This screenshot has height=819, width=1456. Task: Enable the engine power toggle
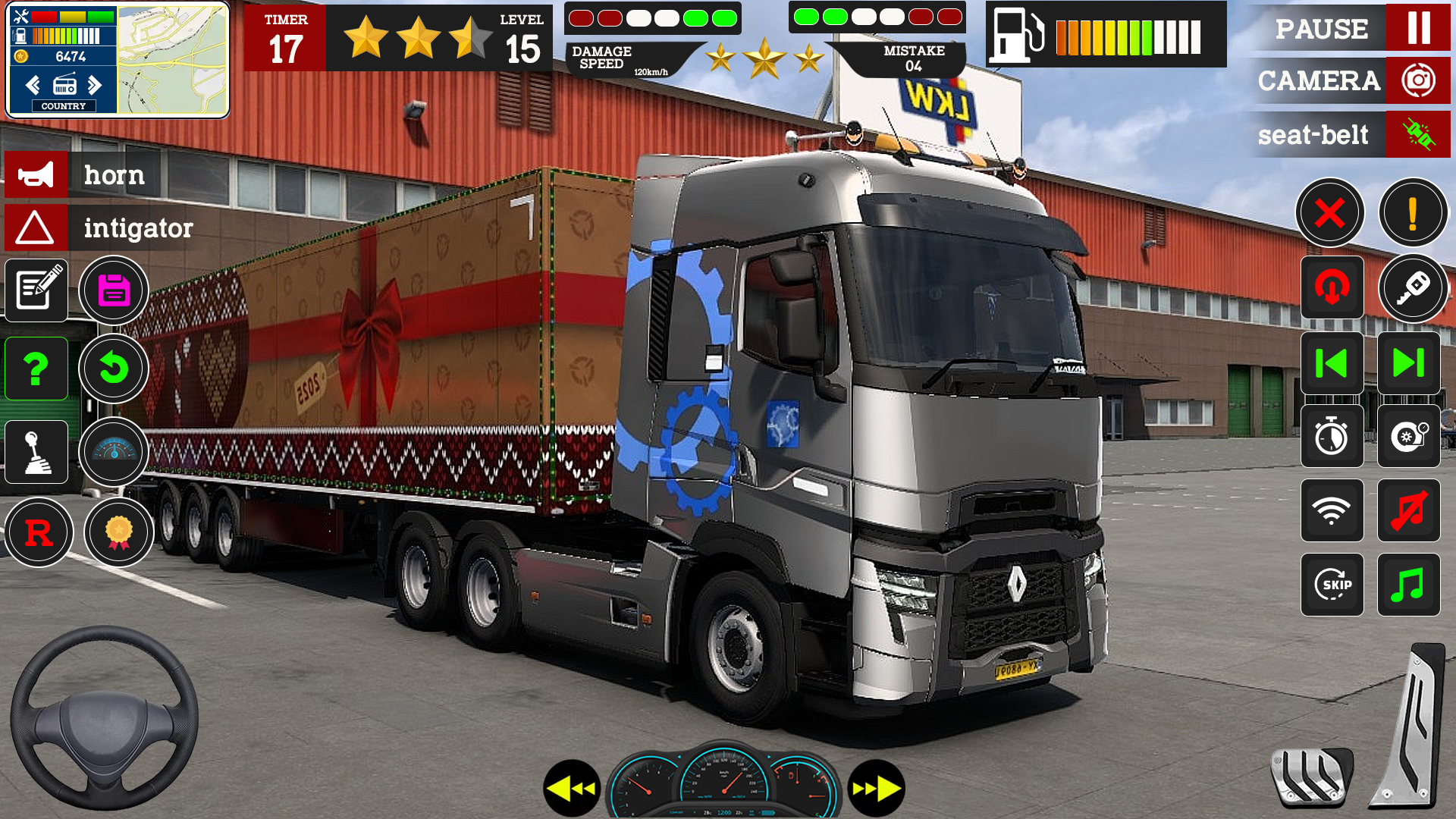point(1332,288)
